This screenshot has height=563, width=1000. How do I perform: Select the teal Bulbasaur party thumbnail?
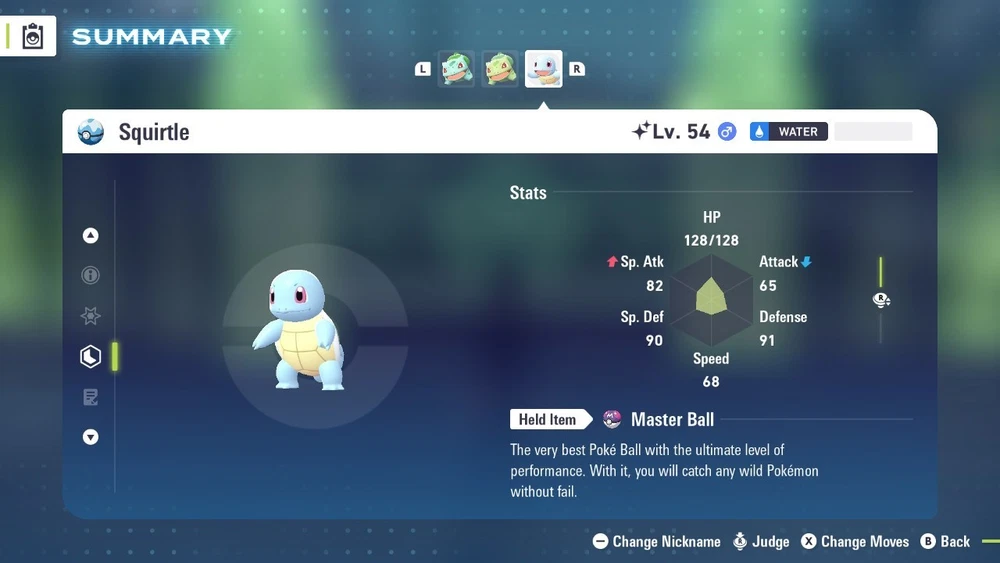click(x=457, y=69)
